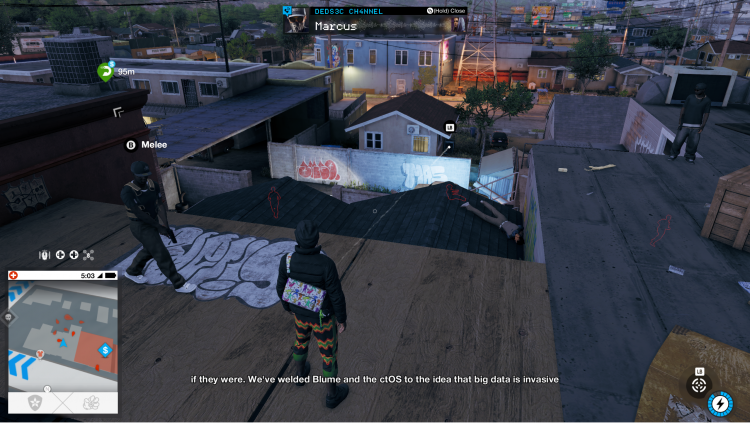This screenshot has height=423, width=750.
Task: Select the gang fist icon below minimap
Action: pos(90,402)
